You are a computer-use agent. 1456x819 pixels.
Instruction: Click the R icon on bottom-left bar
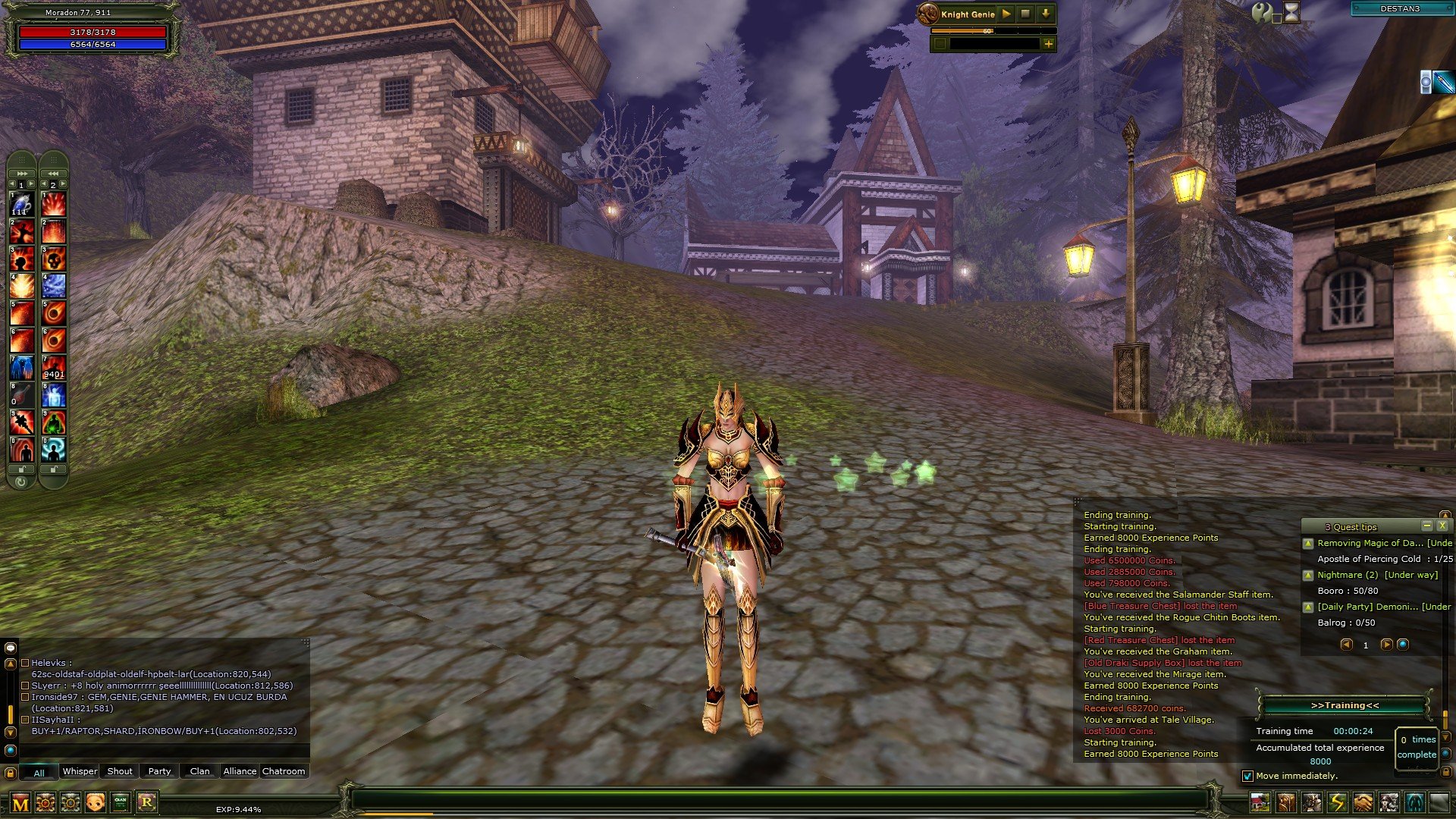[x=146, y=802]
